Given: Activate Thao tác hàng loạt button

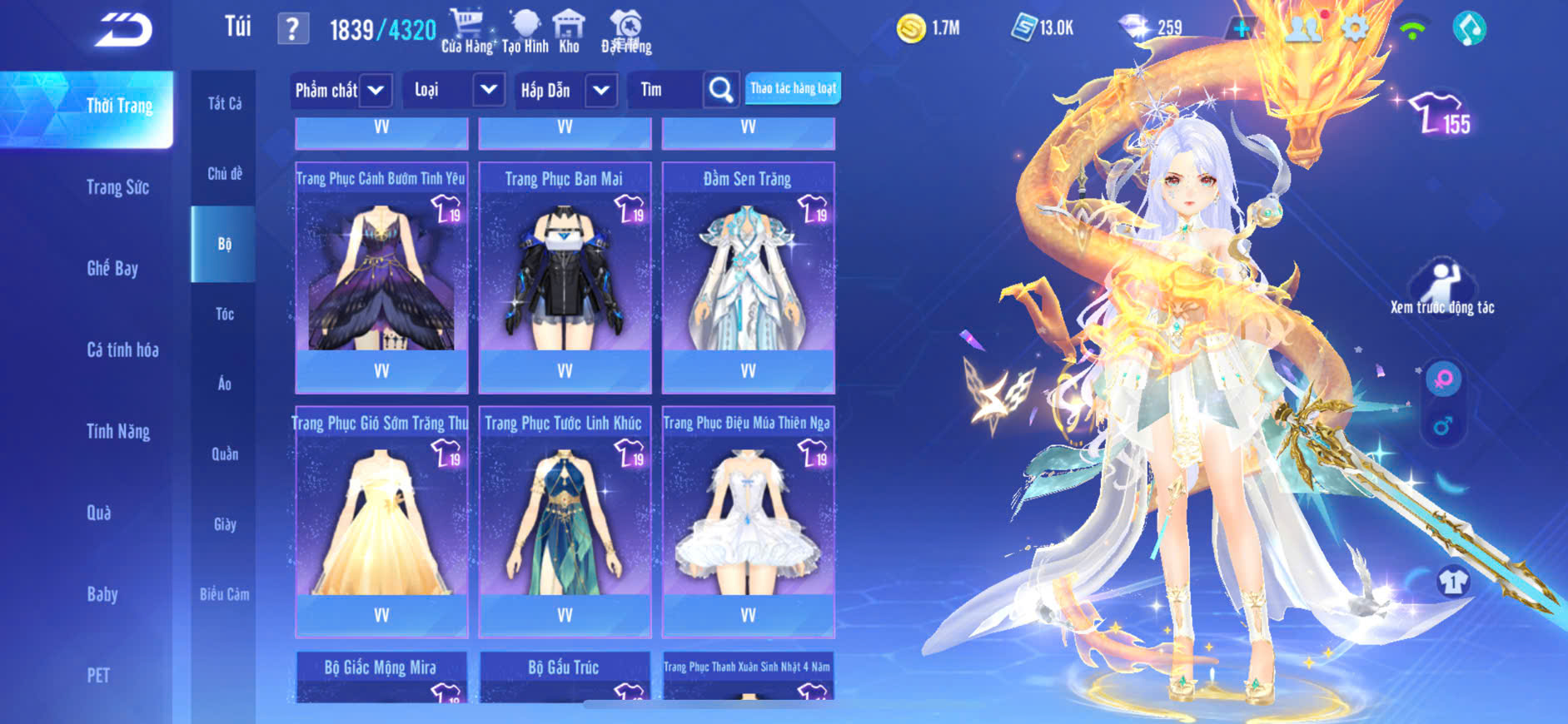Looking at the screenshot, I should click(793, 88).
